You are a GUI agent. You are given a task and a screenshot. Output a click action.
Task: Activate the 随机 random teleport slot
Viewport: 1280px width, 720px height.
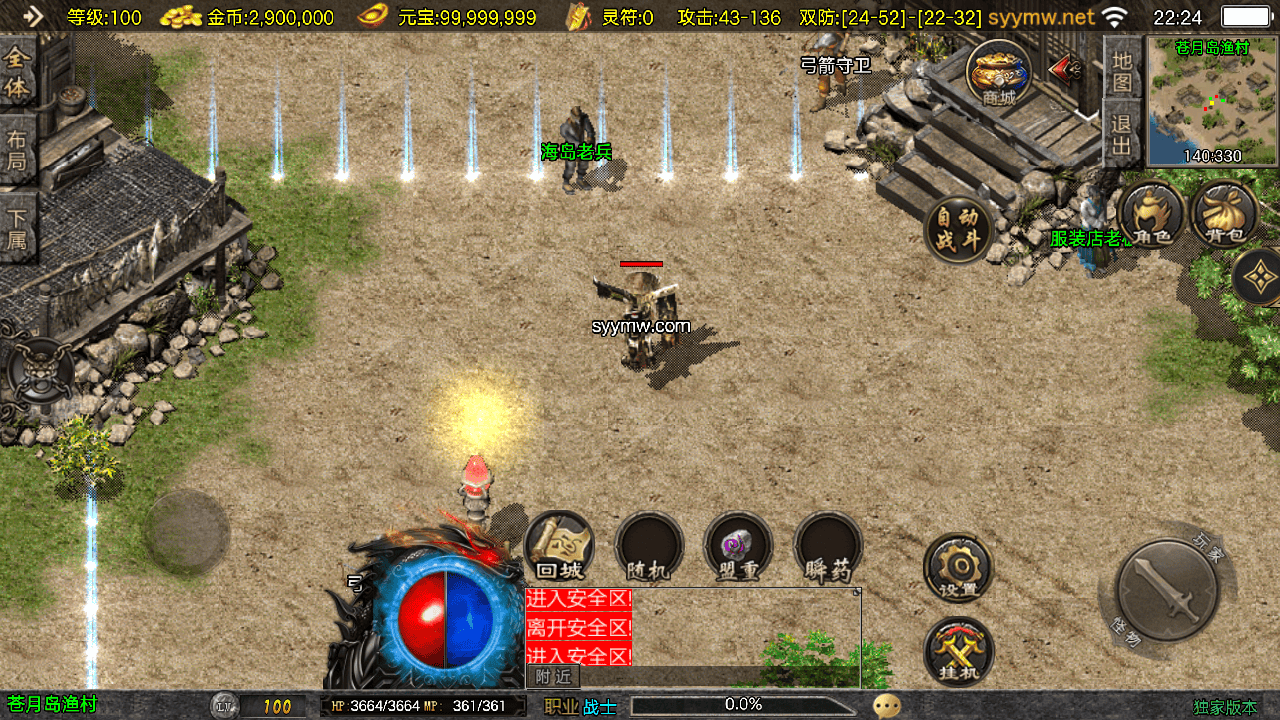click(x=649, y=546)
